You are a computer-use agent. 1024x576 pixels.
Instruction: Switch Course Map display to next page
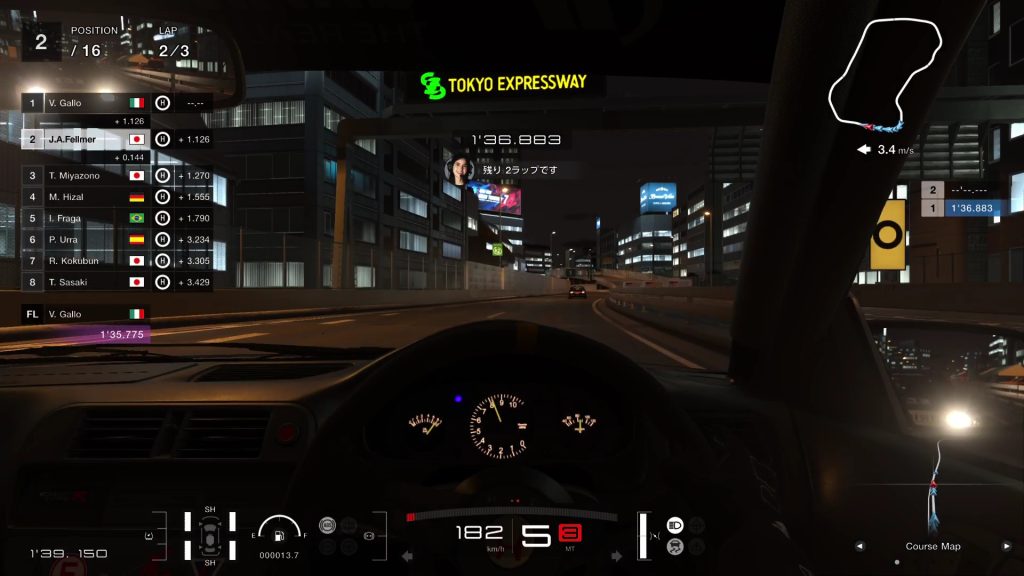[1006, 546]
